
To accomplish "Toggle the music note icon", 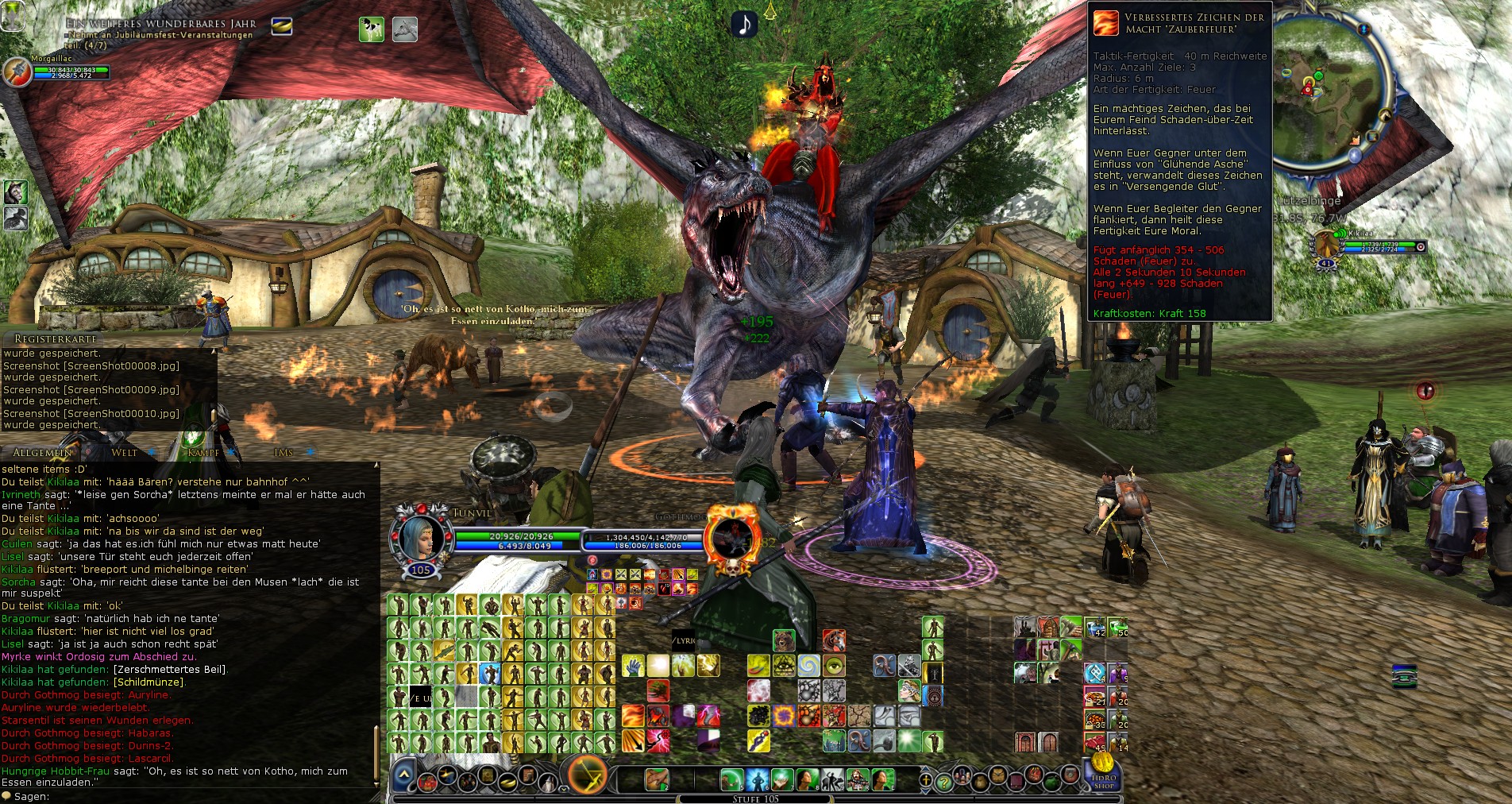I will coord(744,25).
